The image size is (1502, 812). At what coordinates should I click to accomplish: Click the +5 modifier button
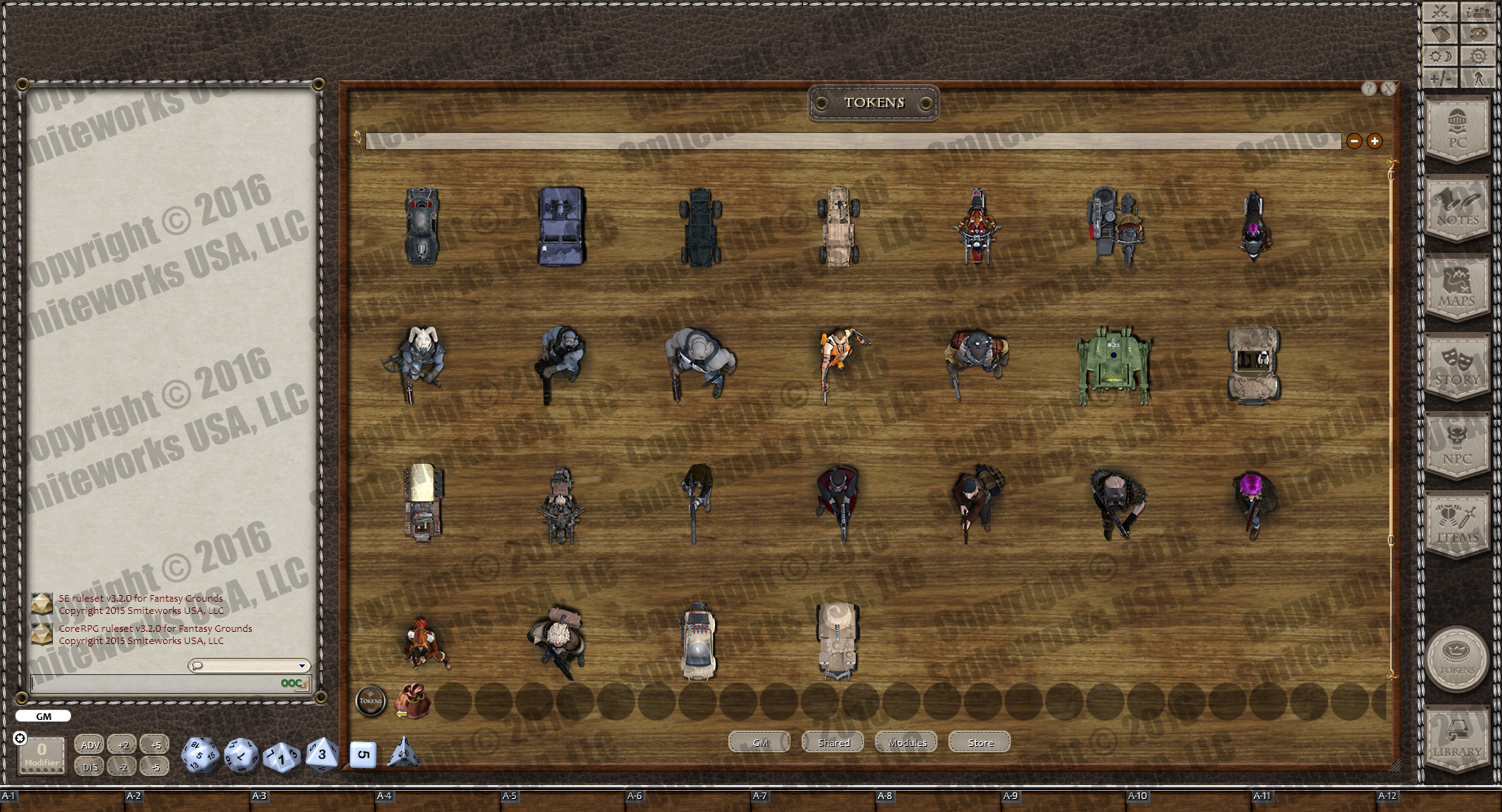[155, 744]
